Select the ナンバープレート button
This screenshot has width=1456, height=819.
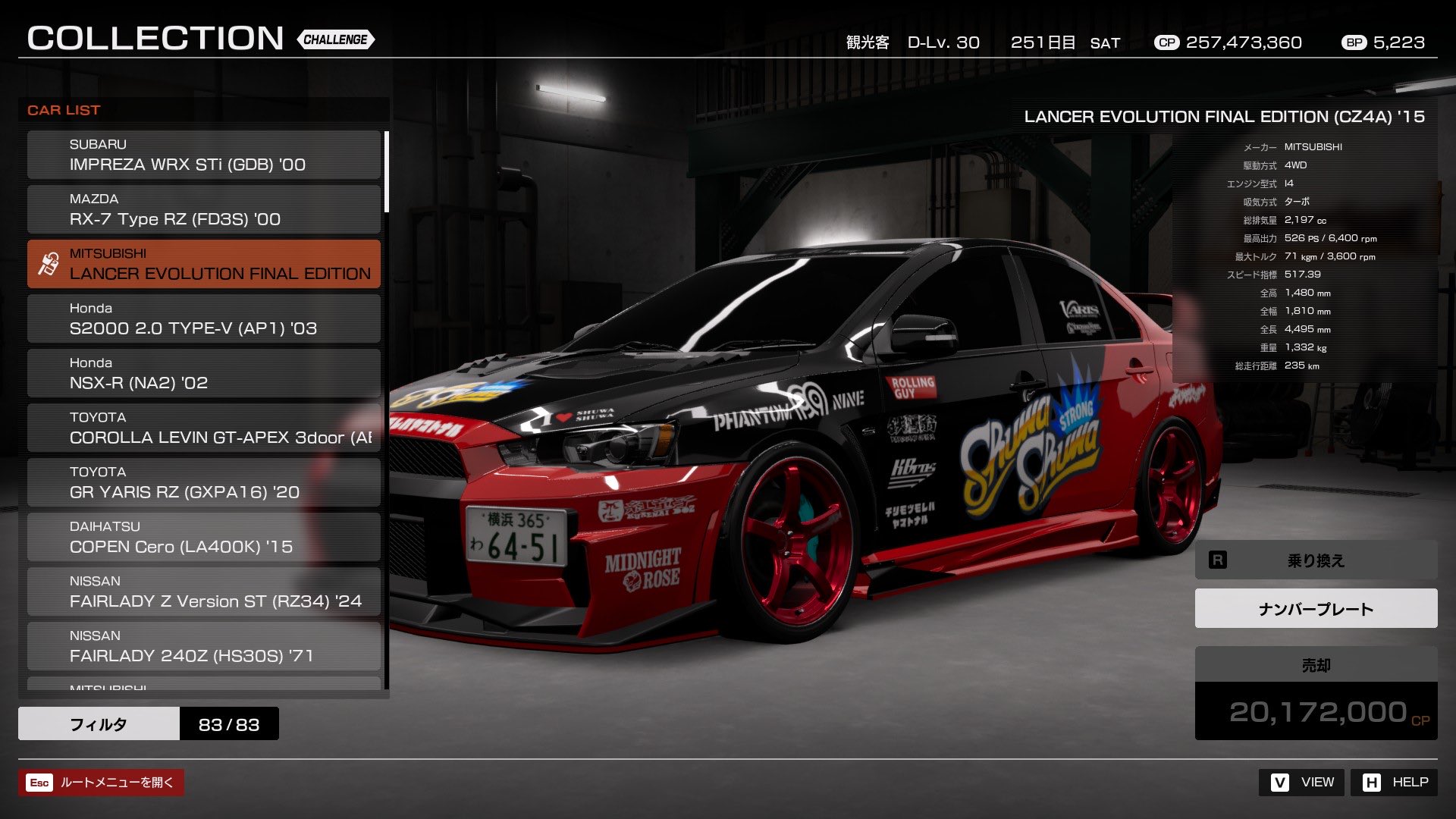[1315, 607]
